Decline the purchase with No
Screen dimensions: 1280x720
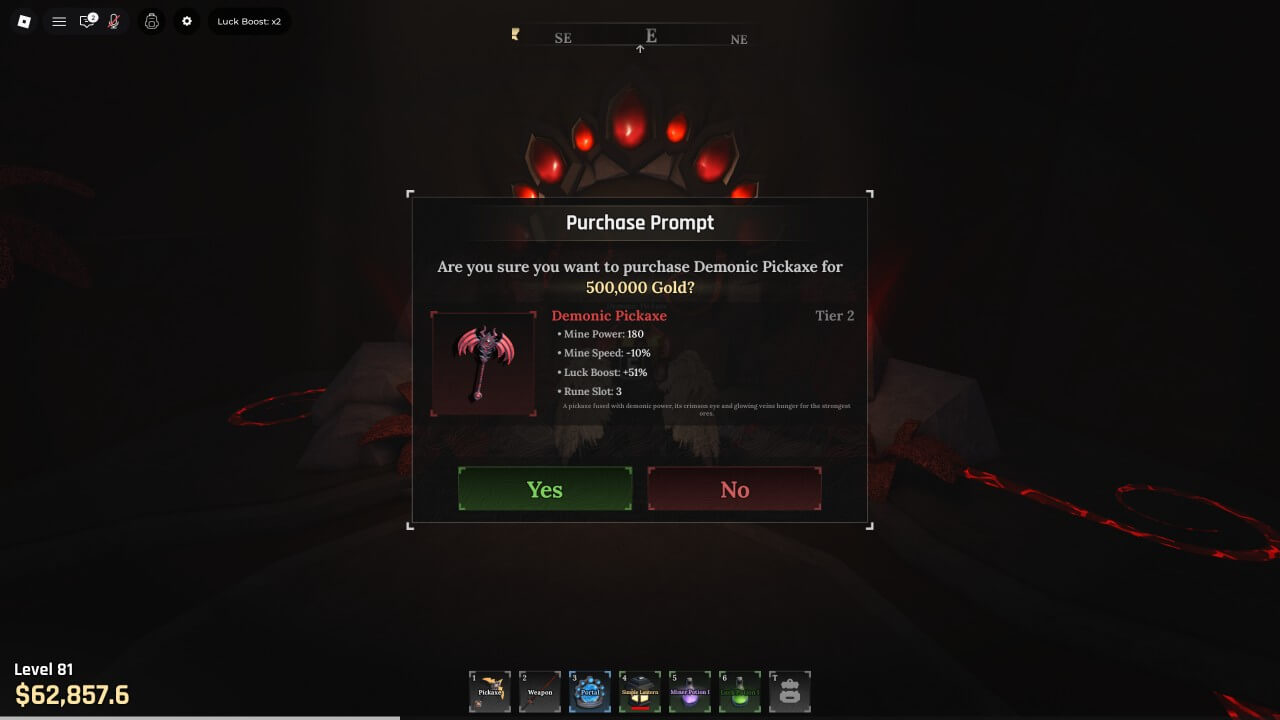coord(735,489)
